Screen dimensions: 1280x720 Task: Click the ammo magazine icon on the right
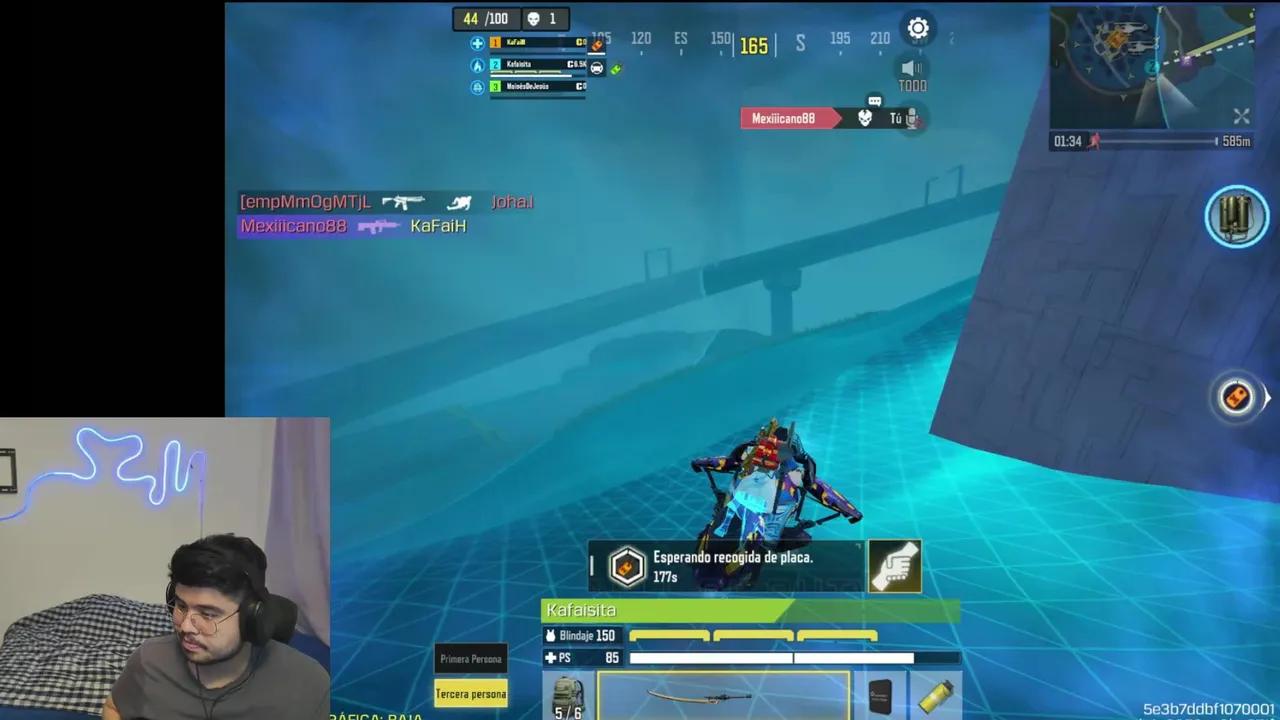pyautogui.click(x=1237, y=216)
